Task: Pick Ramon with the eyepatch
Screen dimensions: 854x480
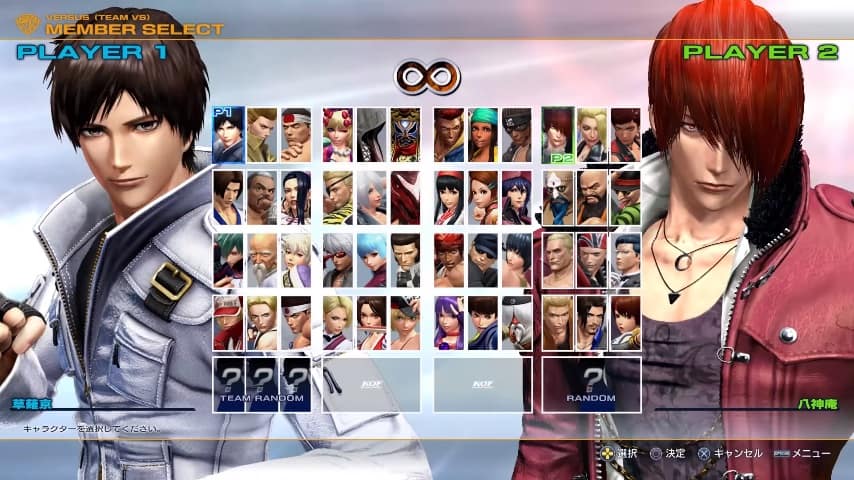Action: pos(338,197)
